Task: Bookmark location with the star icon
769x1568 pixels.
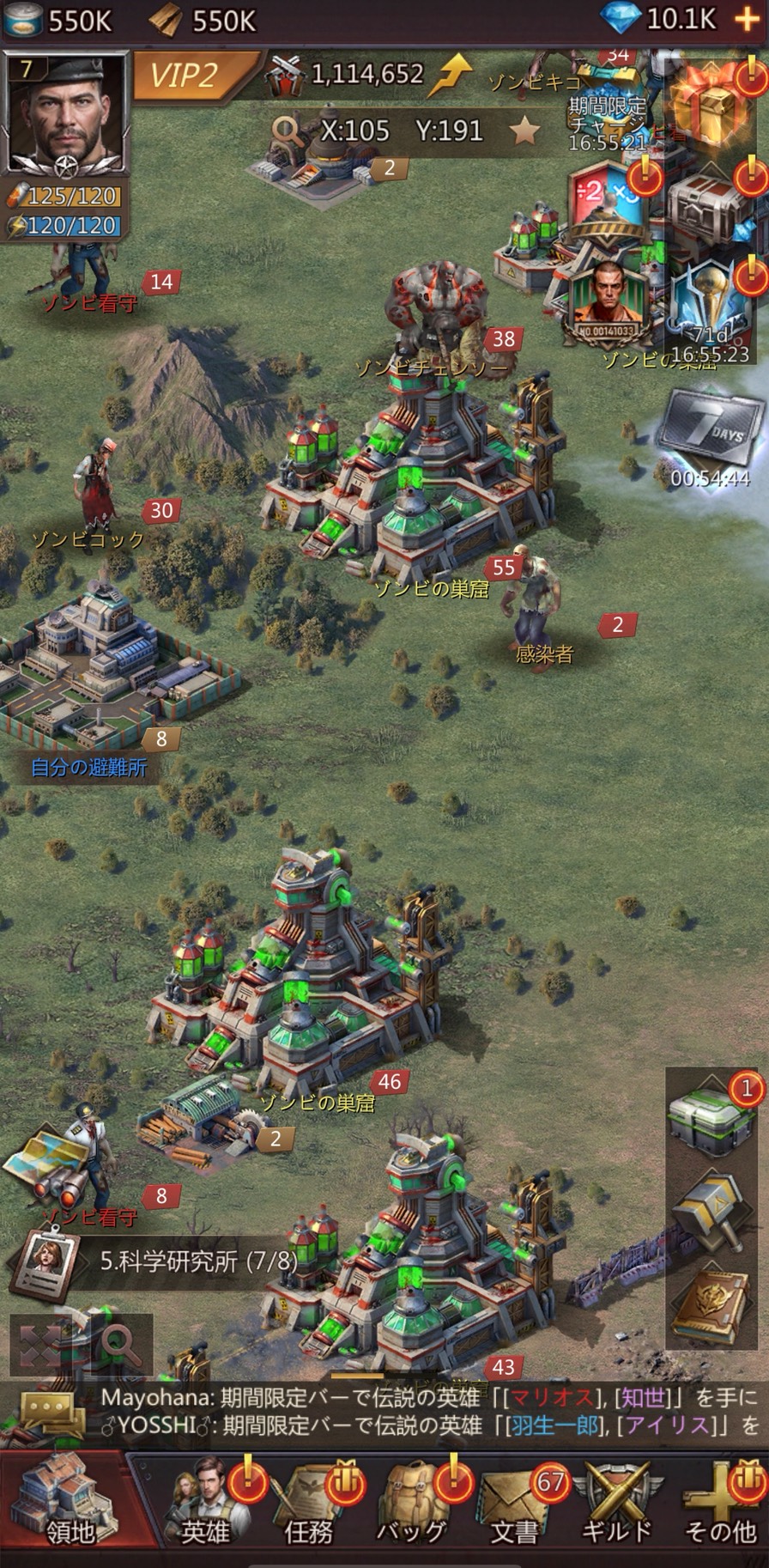Action: 524,131
